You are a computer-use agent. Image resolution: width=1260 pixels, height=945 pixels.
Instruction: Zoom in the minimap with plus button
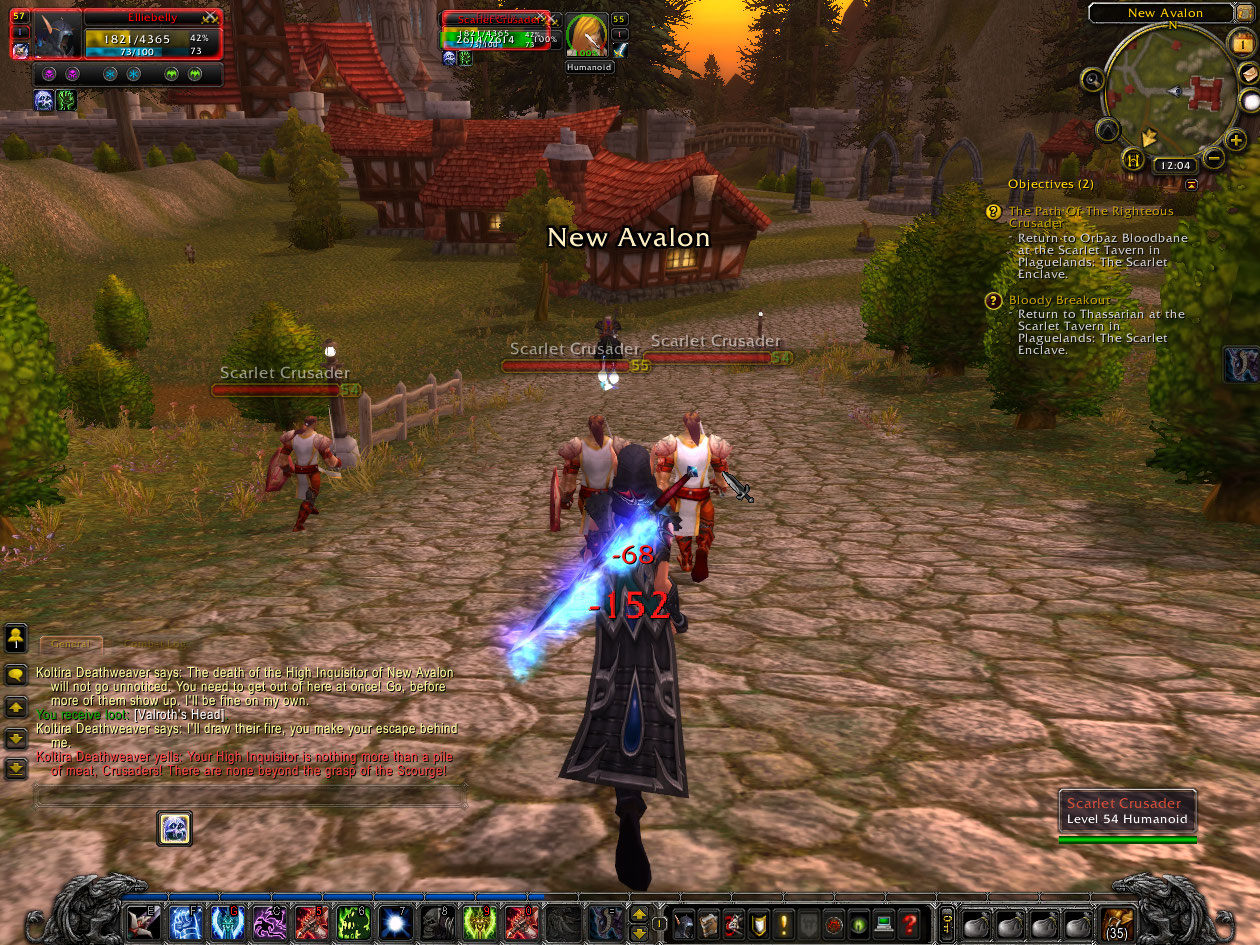tap(1237, 141)
